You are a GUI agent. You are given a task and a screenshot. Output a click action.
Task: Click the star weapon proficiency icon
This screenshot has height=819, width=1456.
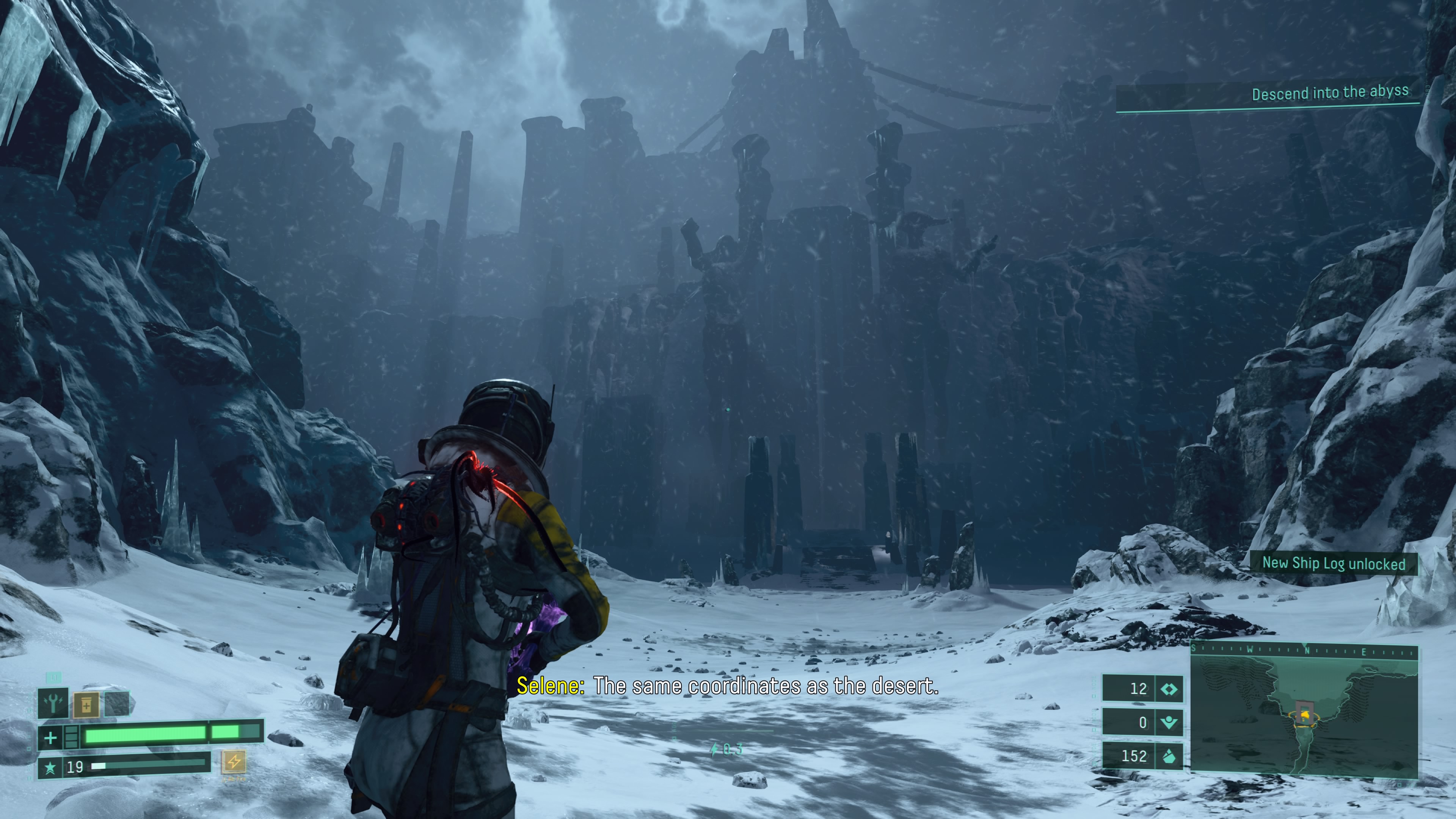pos(50,767)
